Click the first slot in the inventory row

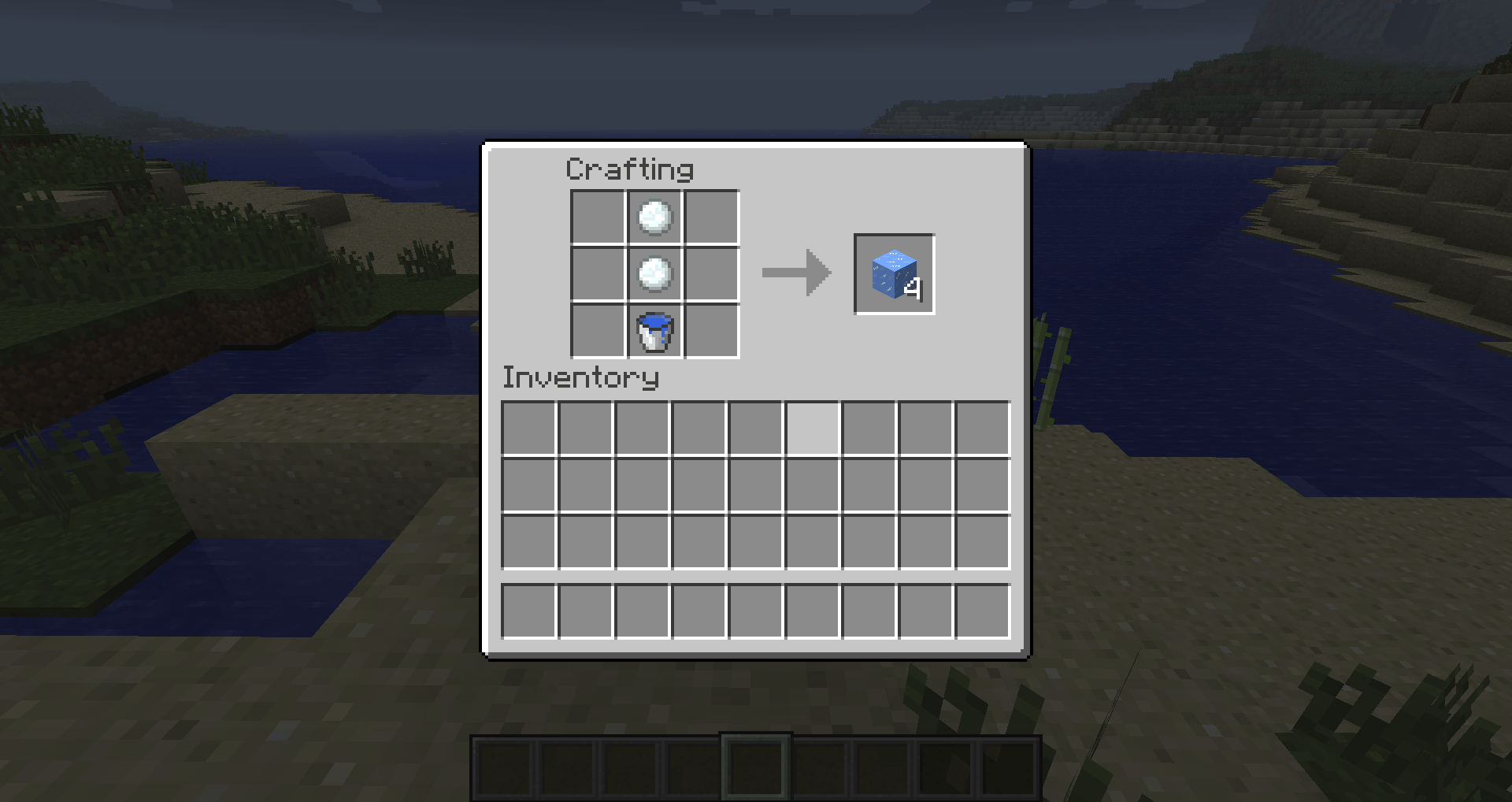528,427
